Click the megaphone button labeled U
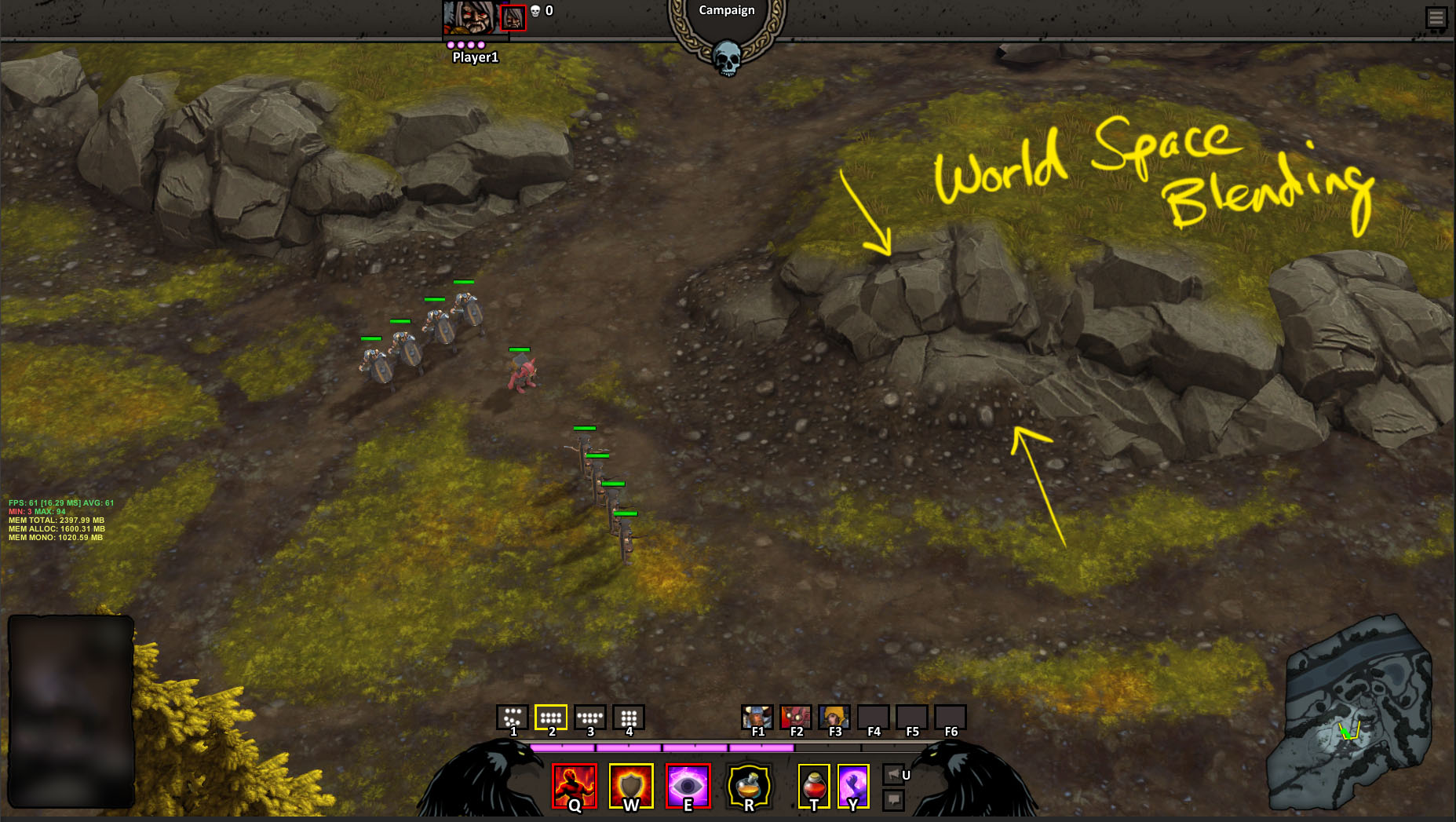Viewport: 1456px width, 822px height. (x=893, y=774)
